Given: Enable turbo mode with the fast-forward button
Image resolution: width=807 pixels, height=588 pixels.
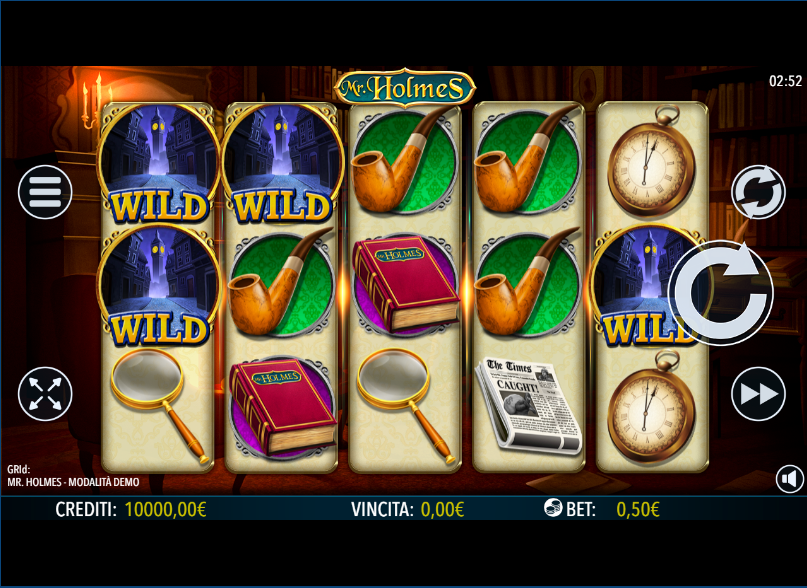Looking at the screenshot, I should (x=758, y=394).
